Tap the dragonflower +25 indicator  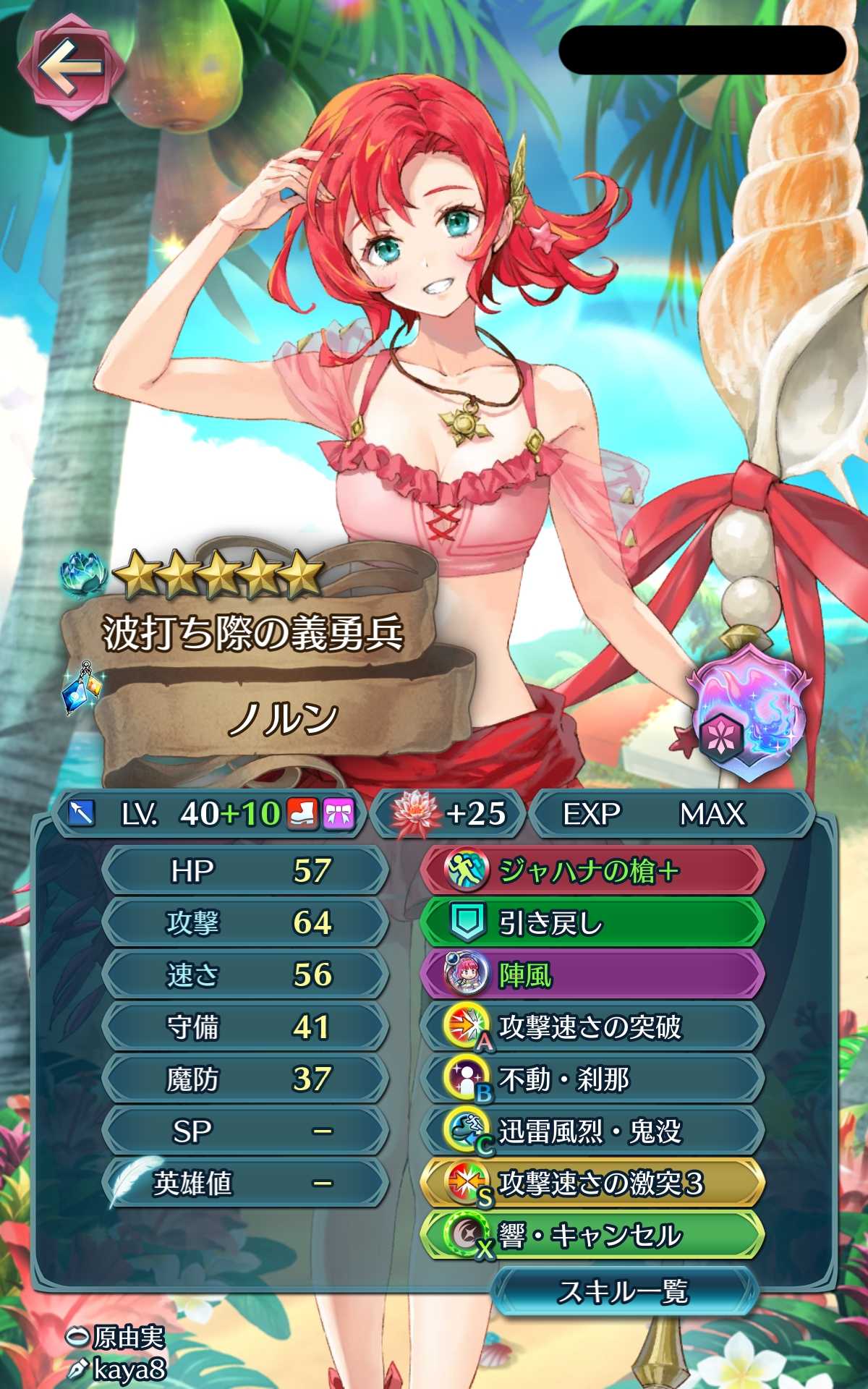click(448, 814)
